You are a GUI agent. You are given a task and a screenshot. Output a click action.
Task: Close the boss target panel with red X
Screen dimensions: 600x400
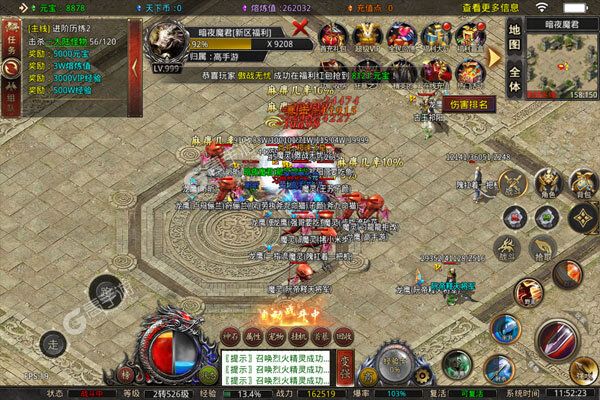(297, 39)
